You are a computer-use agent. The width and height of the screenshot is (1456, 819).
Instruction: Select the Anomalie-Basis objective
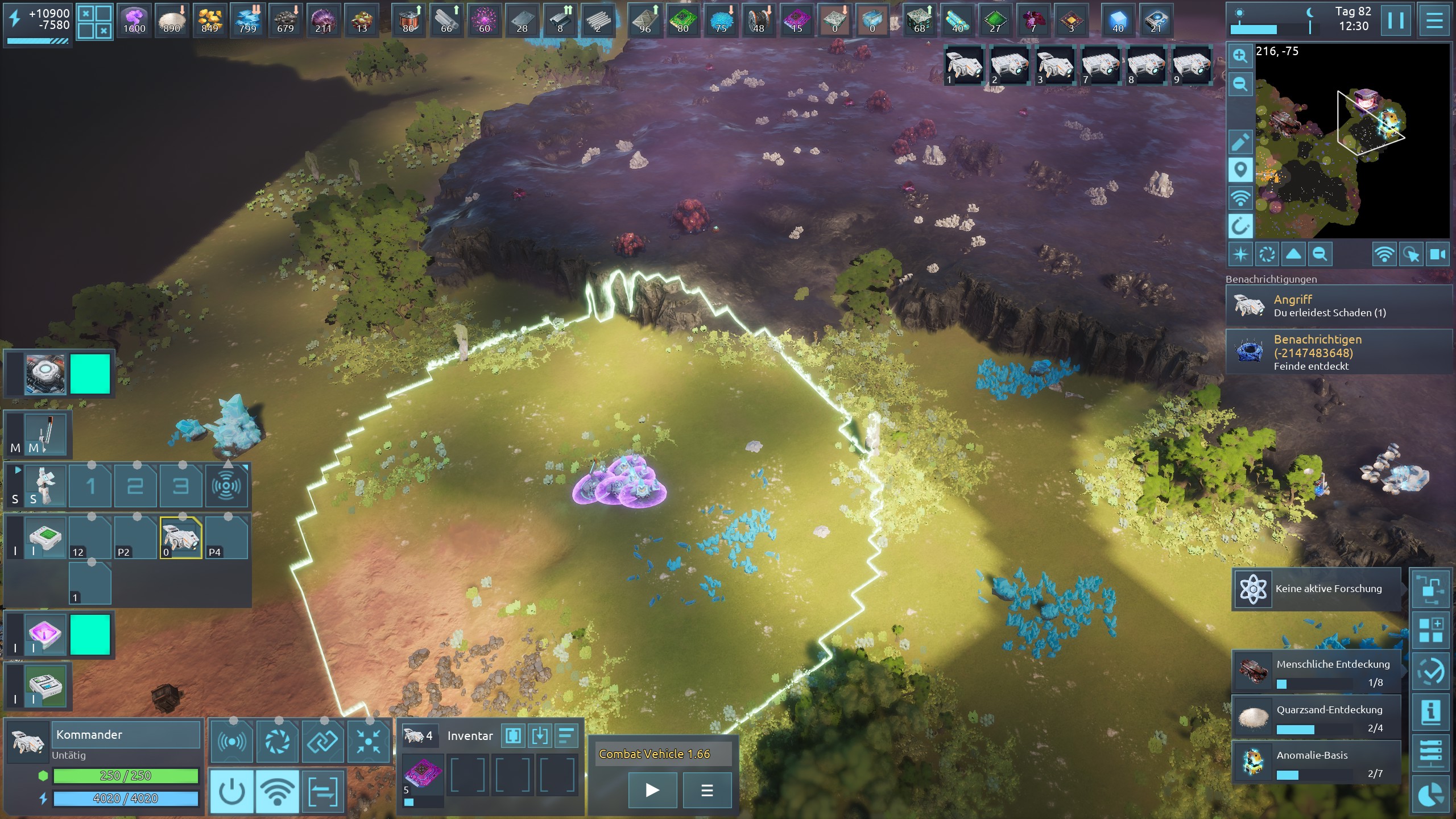(x=1316, y=763)
